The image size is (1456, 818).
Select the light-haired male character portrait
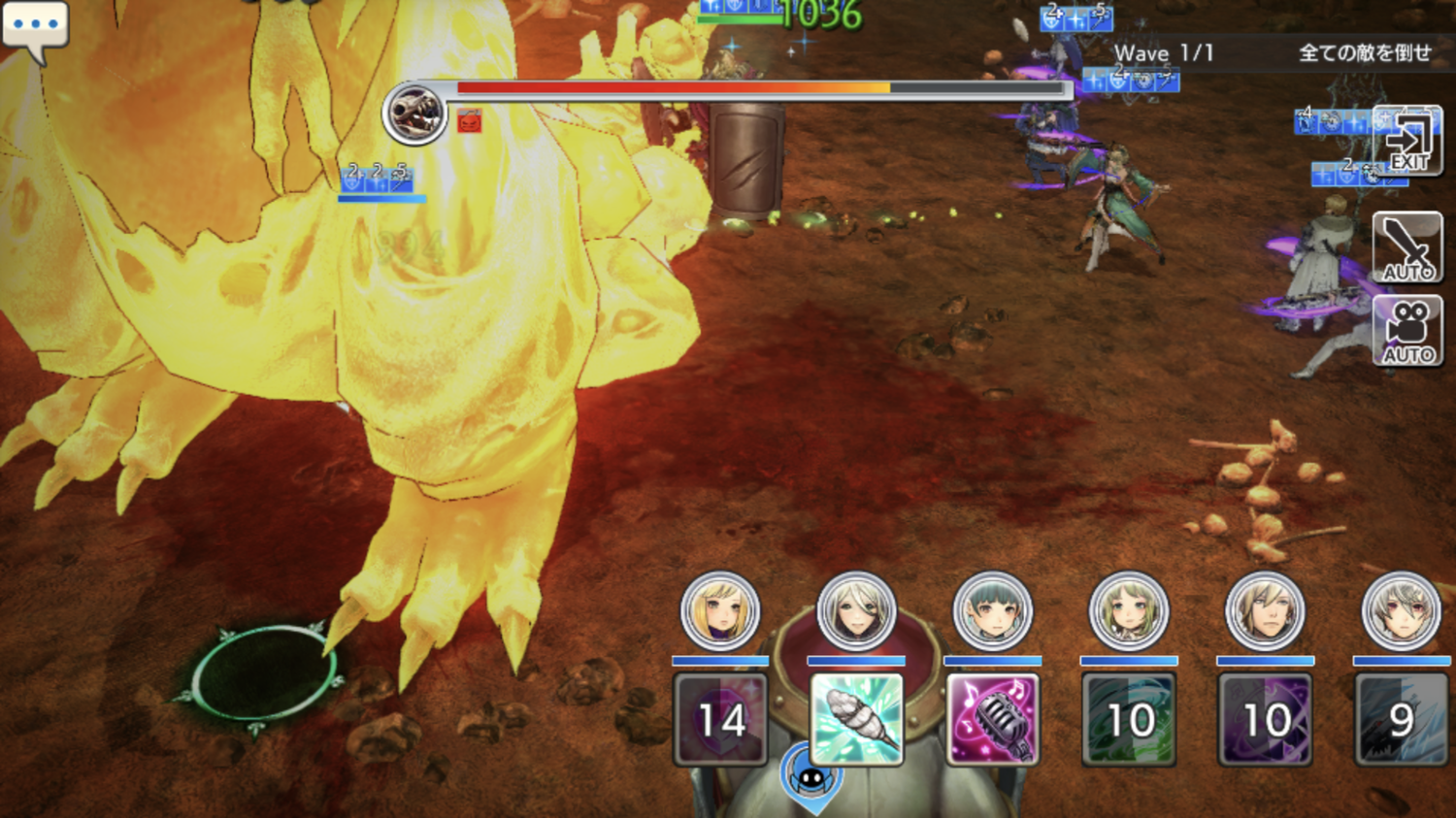click(x=1265, y=611)
